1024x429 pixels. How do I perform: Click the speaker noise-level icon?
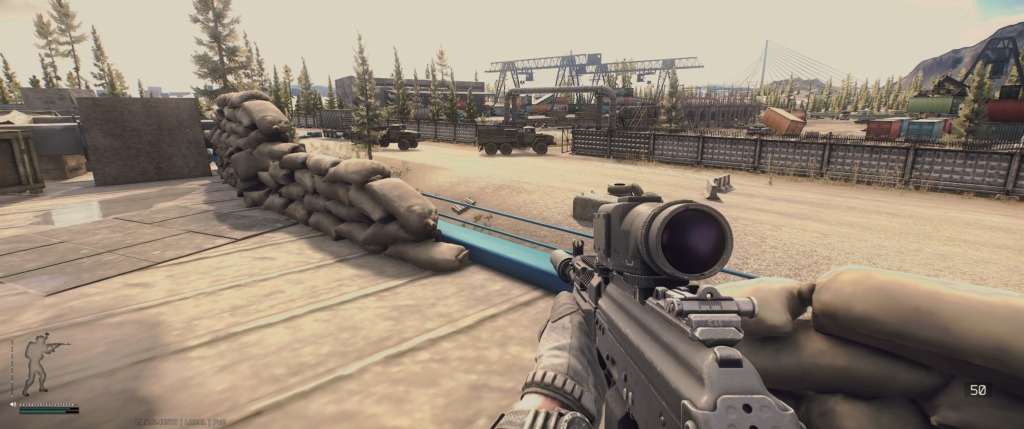(x=12, y=405)
